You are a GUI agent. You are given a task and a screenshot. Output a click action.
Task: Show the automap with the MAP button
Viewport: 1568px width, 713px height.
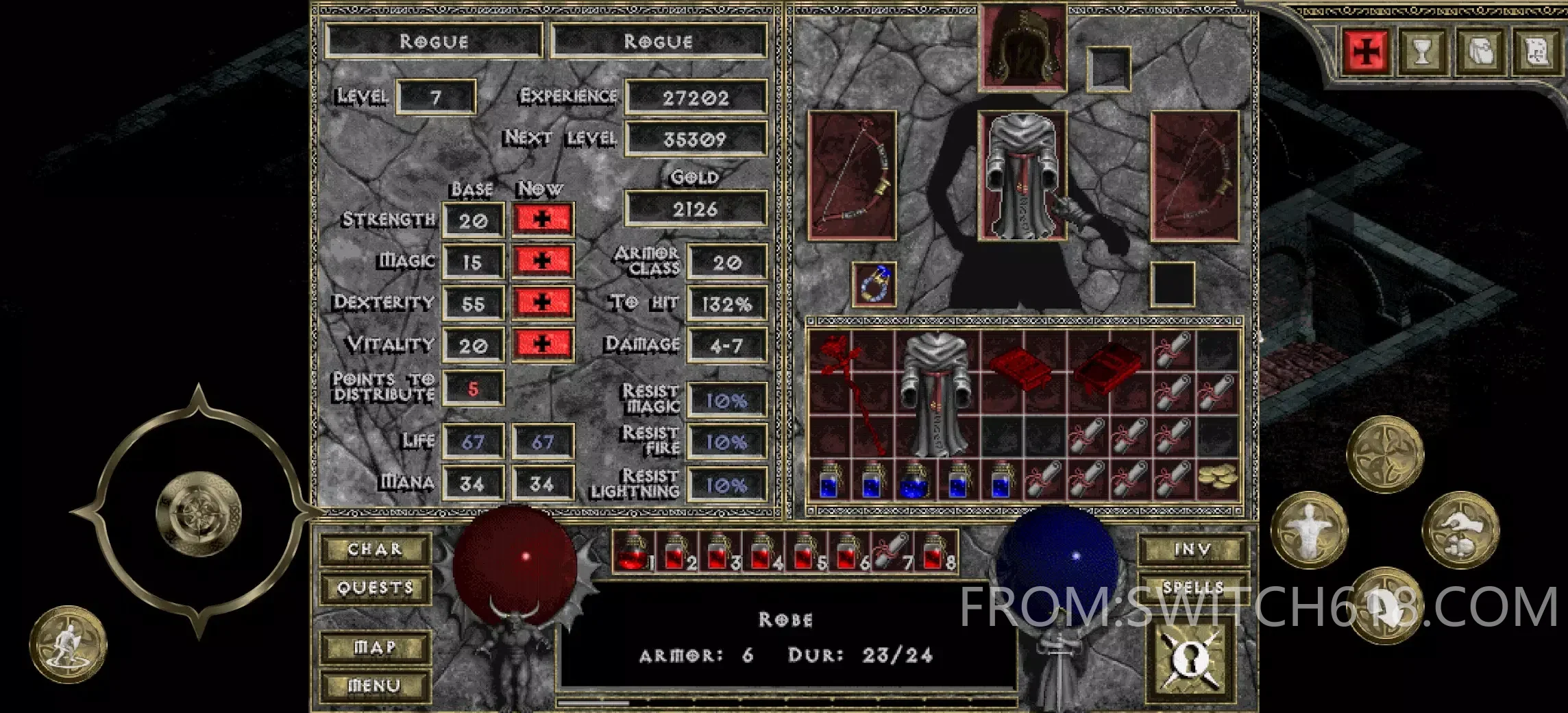[375, 647]
